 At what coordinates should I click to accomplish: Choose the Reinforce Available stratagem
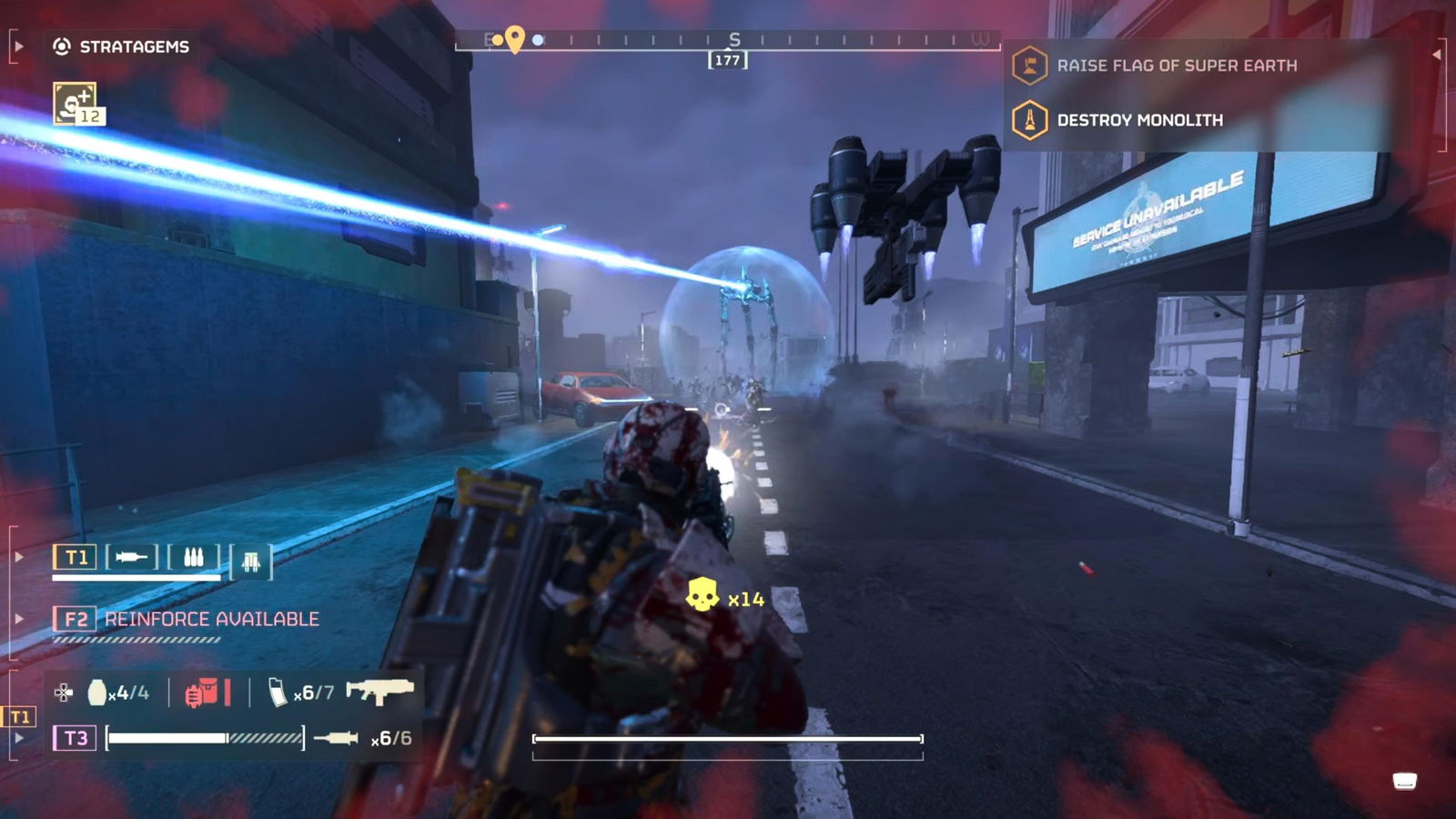[x=211, y=620]
